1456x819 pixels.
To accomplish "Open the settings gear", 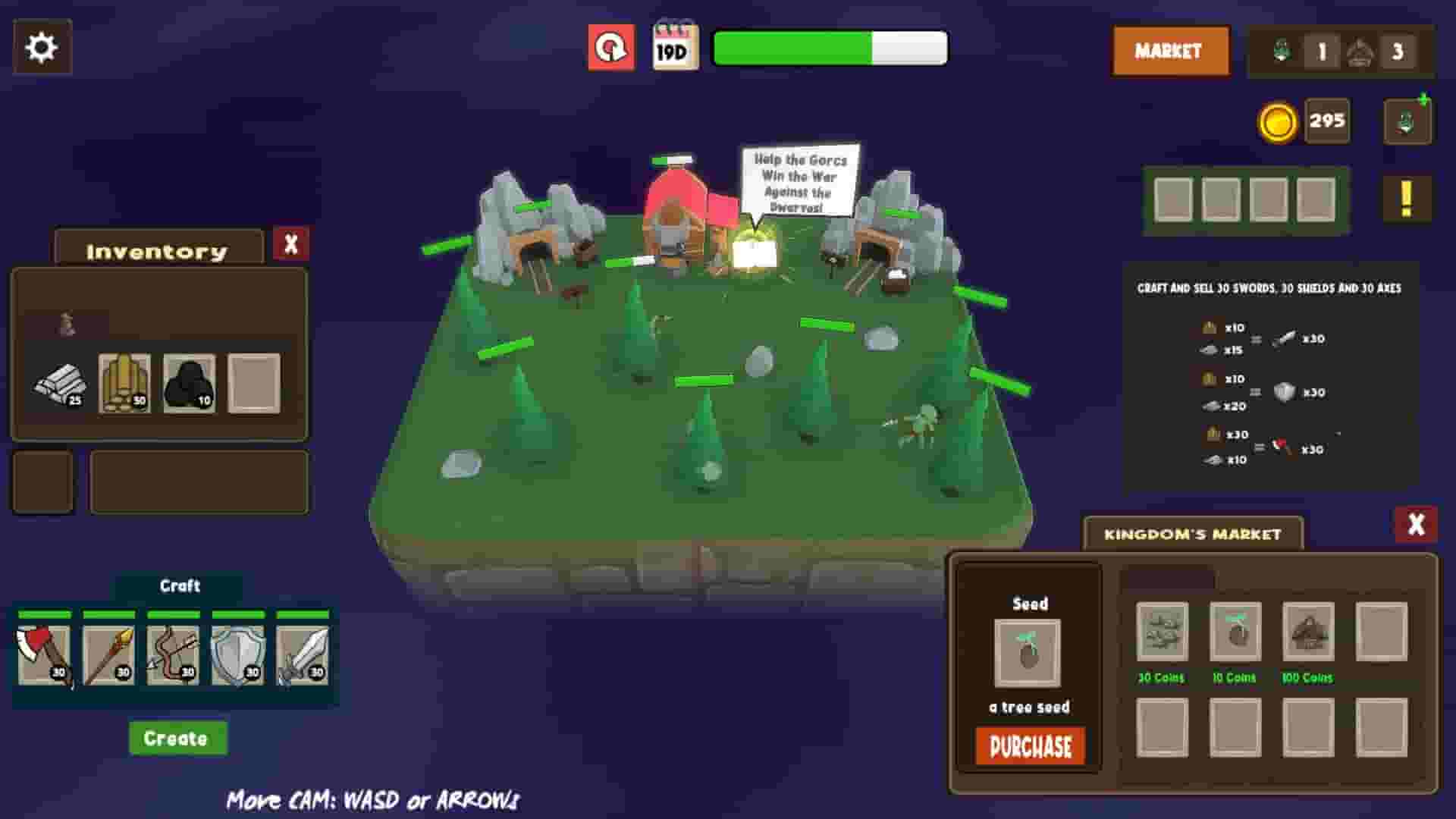I will (x=42, y=47).
